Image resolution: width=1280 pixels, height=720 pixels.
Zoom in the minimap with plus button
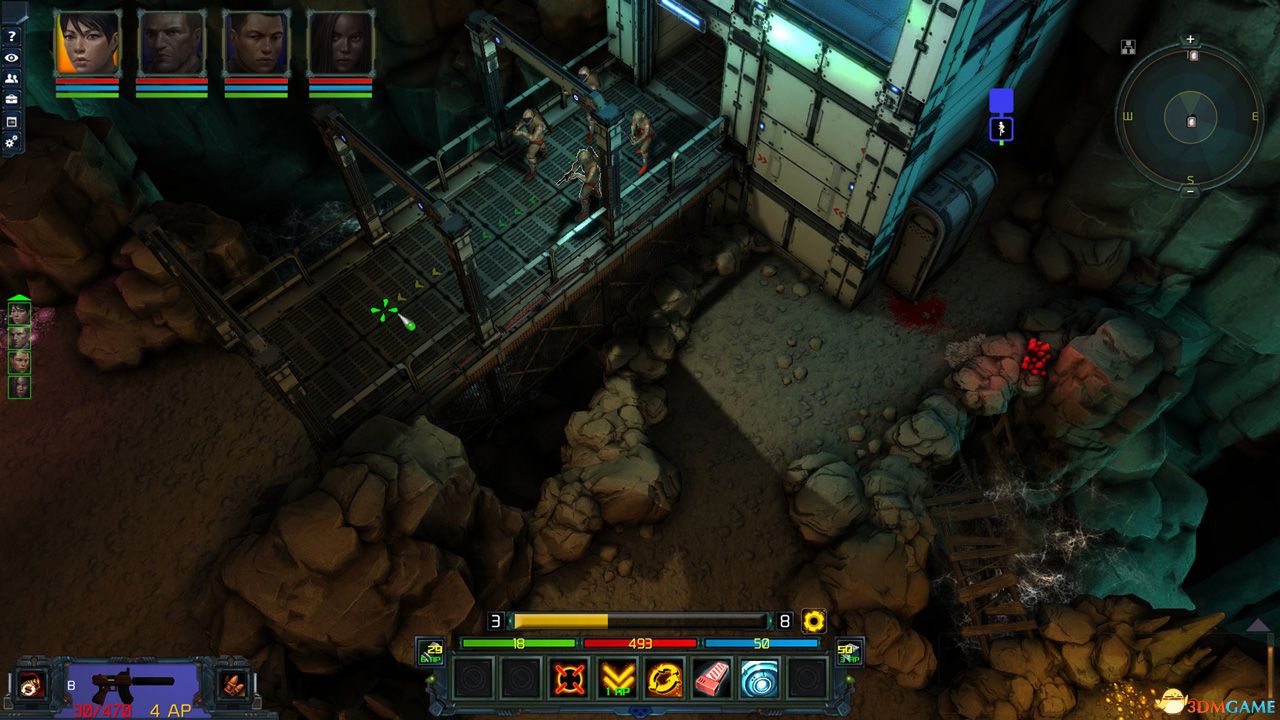click(x=1190, y=40)
